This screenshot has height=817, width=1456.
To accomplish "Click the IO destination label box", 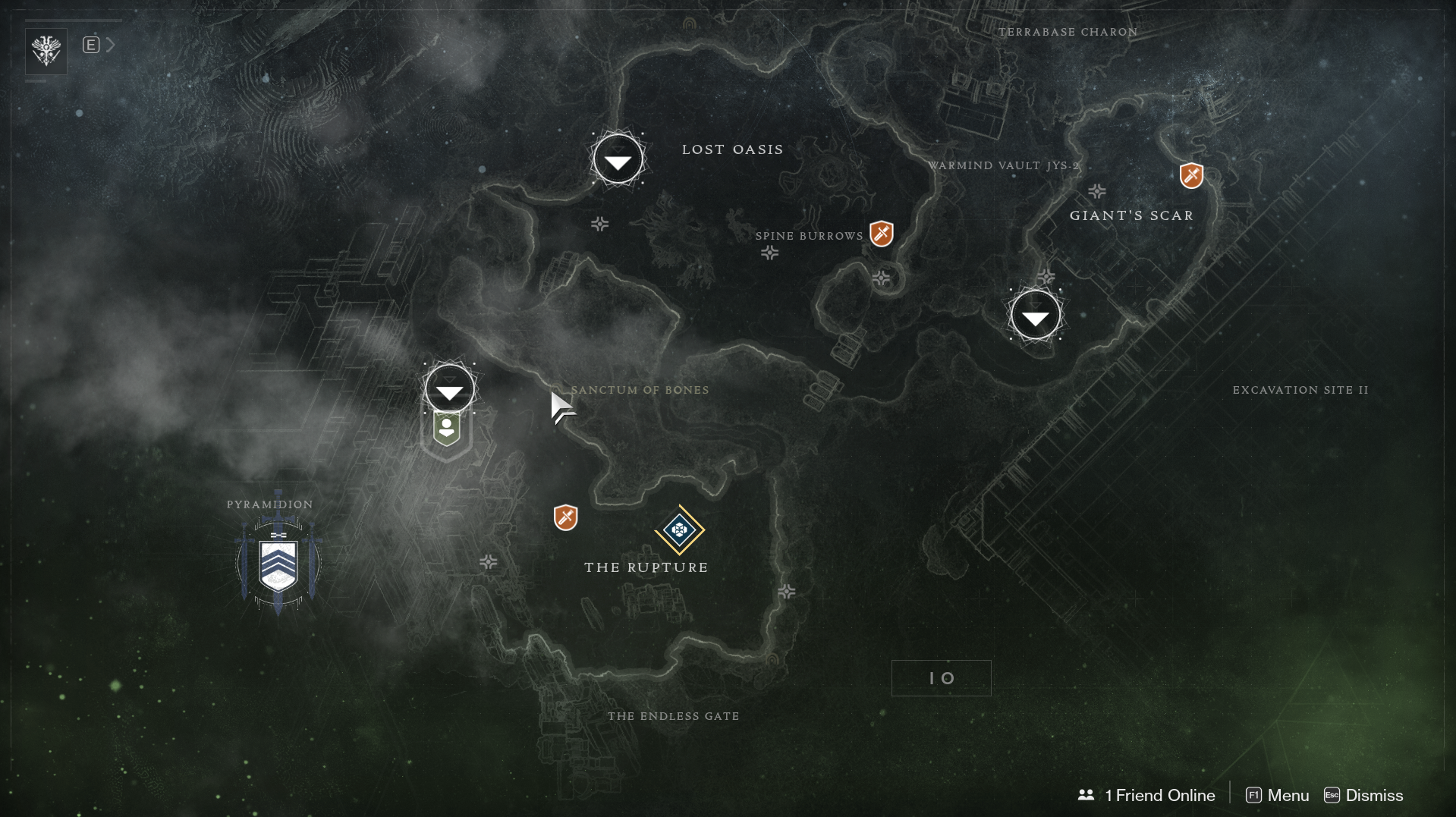I will coord(941,678).
